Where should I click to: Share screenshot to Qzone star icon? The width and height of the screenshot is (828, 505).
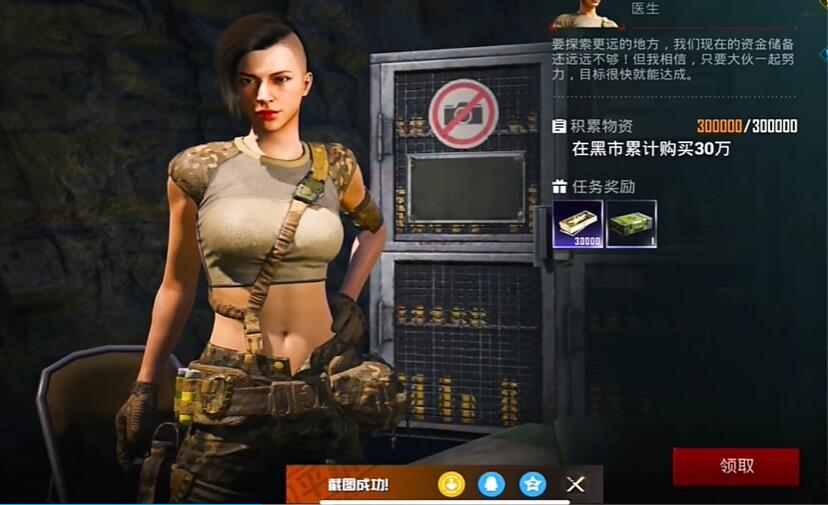[533, 484]
